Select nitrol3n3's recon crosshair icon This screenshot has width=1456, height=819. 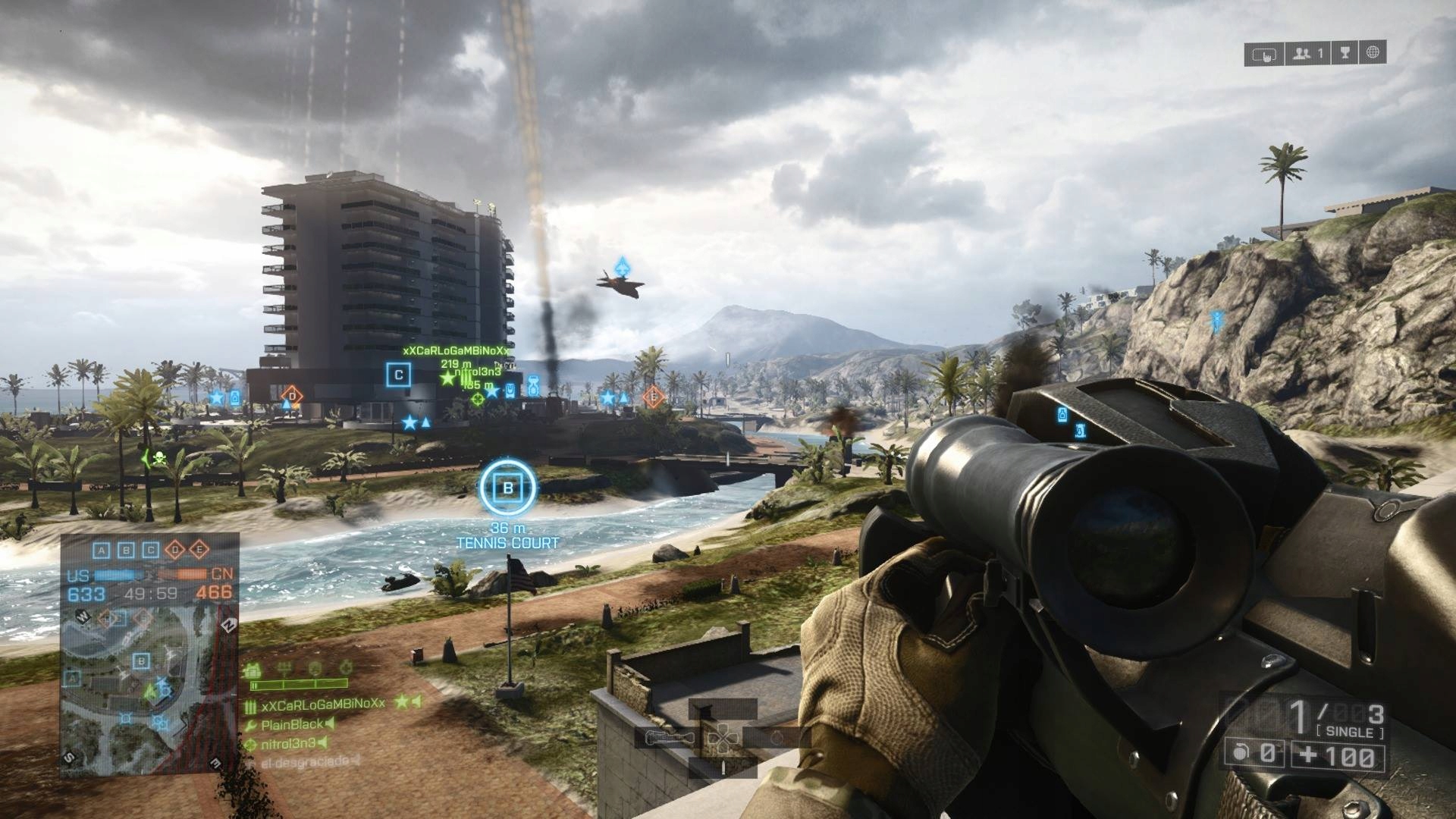tap(250, 745)
